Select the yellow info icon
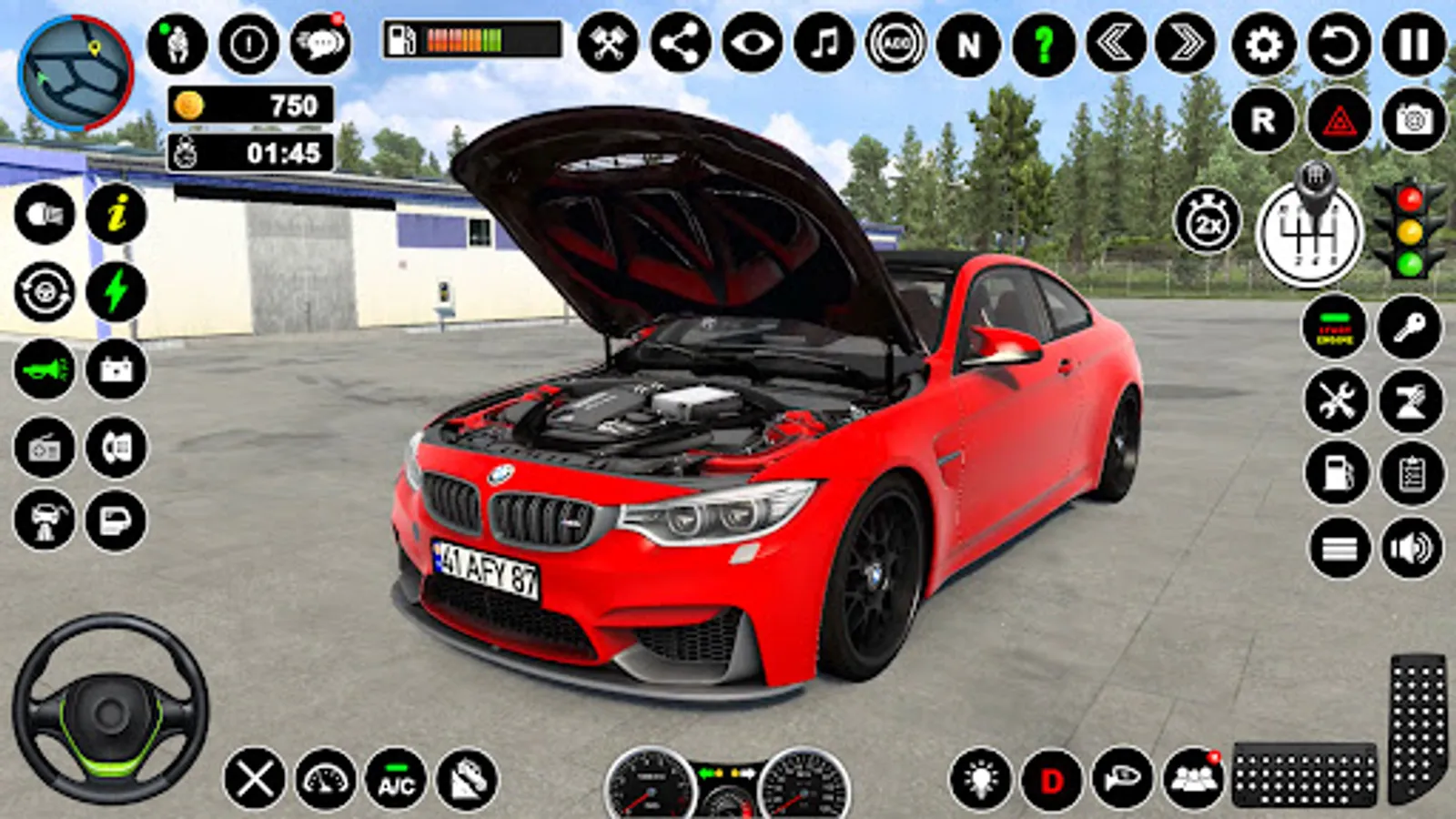Image resolution: width=1456 pixels, height=819 pixels. click(x=116, y=215)
